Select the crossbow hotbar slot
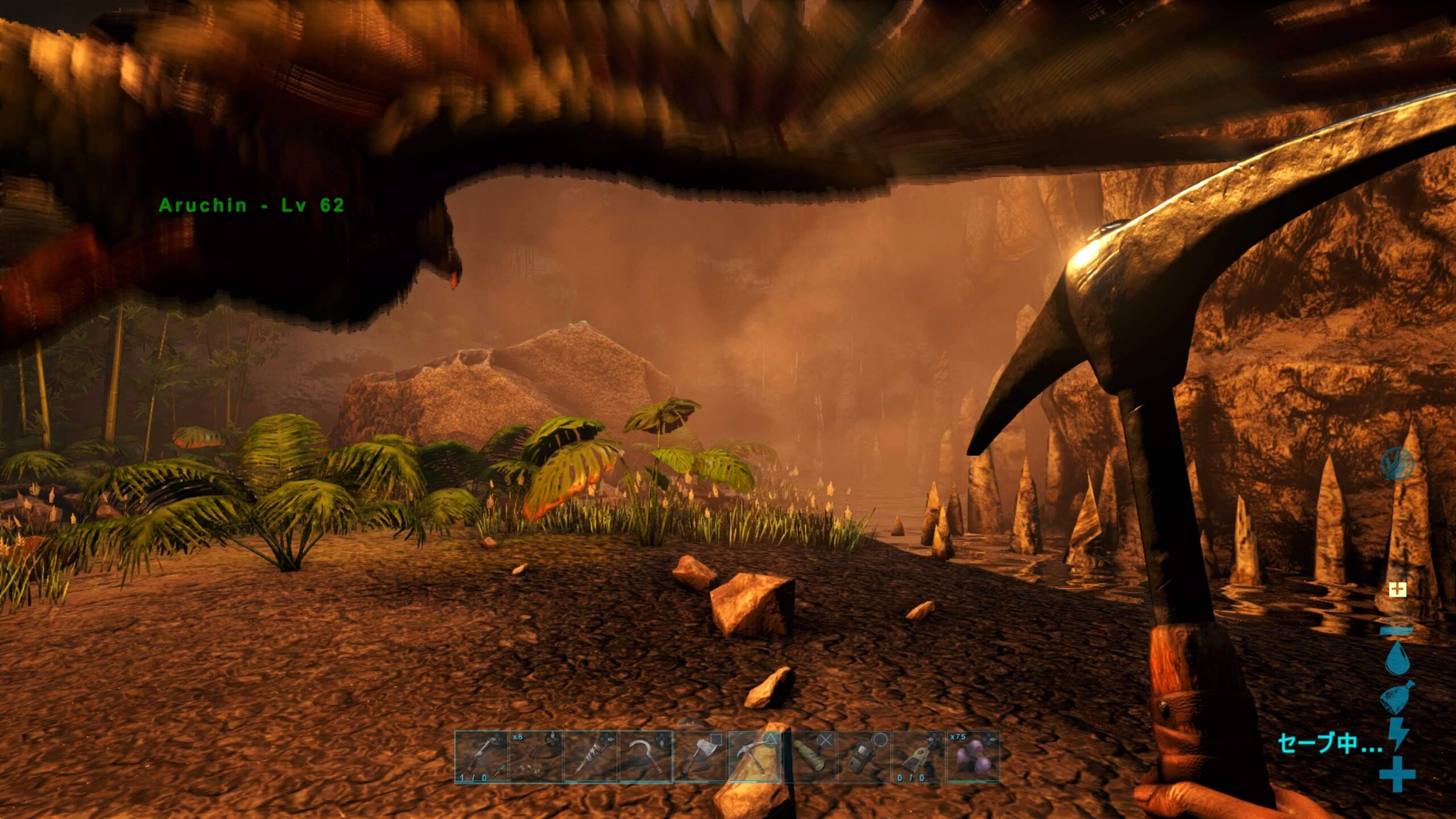Image resolution: width=1456 pixels, height=819 pixels. 481,757
